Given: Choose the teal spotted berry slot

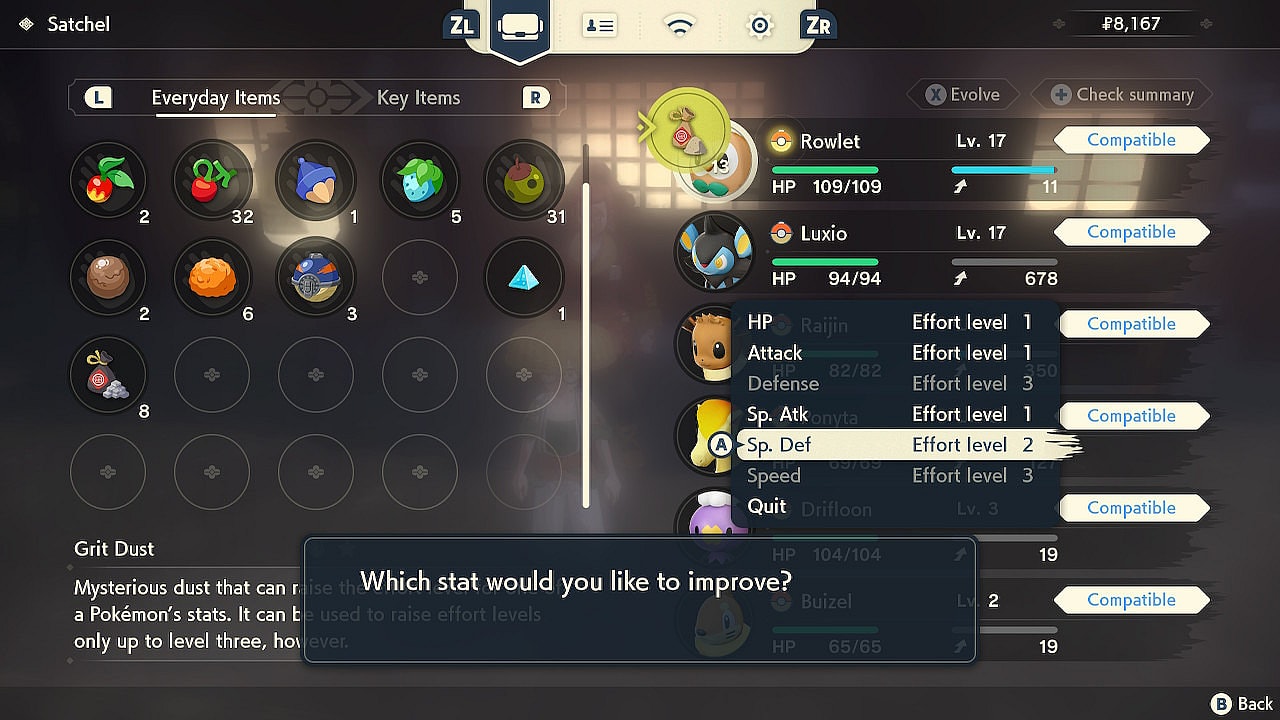Looking at the screenshot, I should point(419,180).
